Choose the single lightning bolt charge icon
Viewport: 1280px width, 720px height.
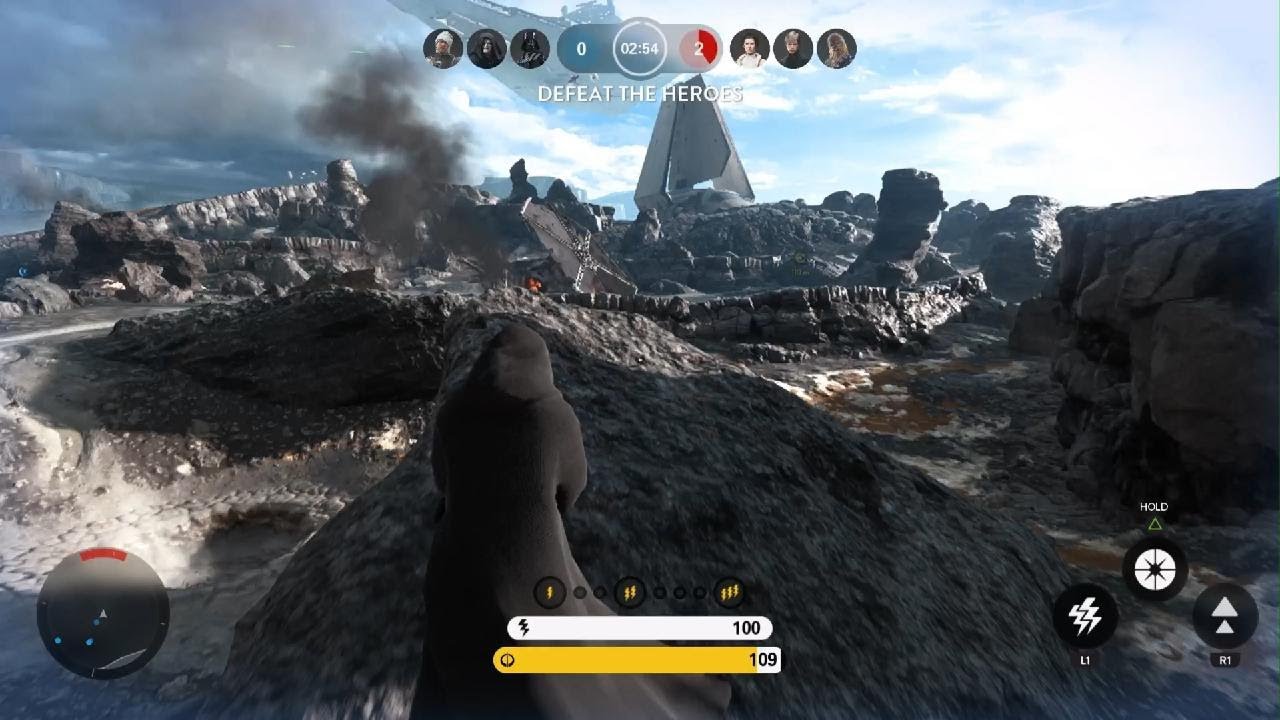549,592
